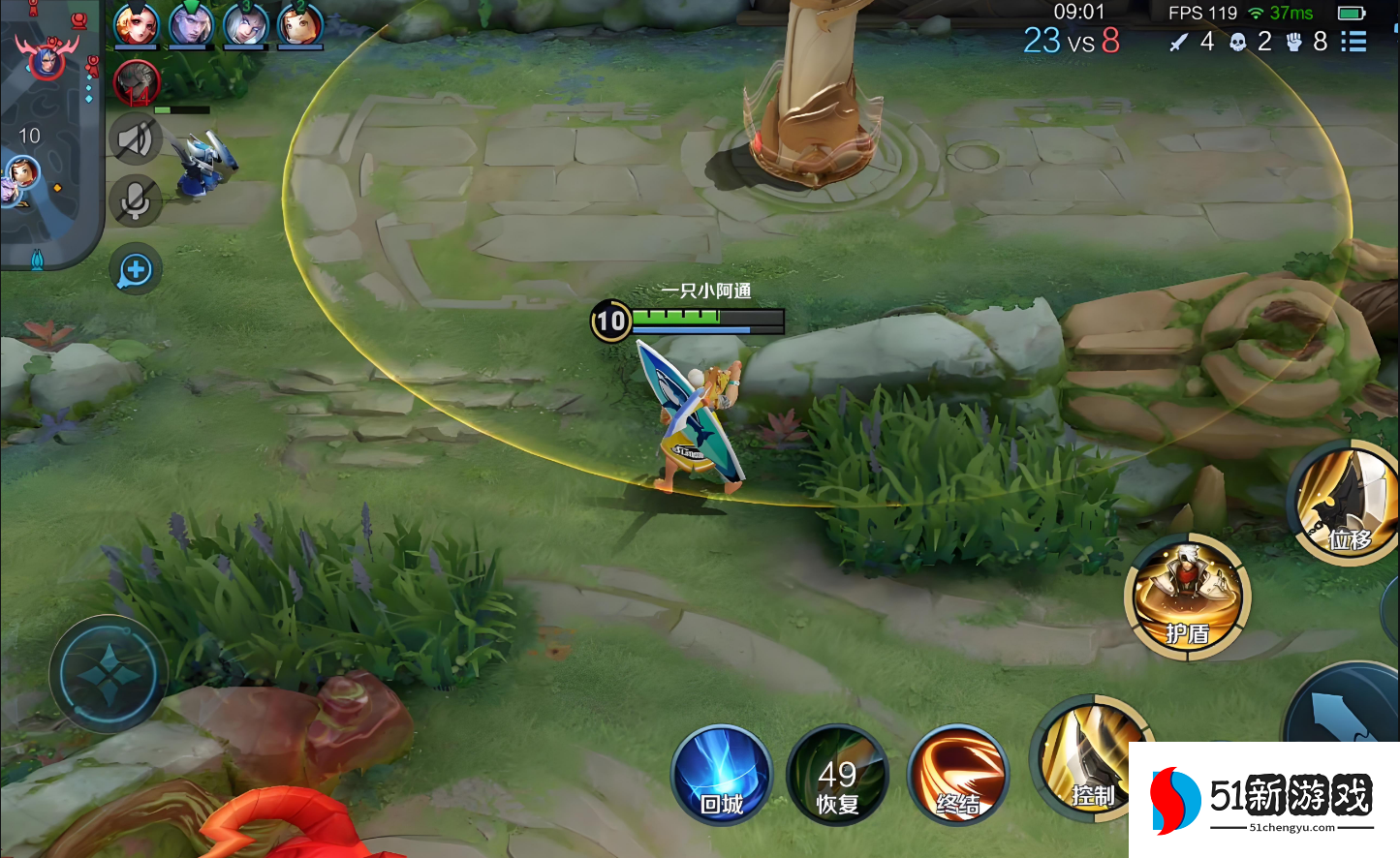Tap the 回城 recall button
This screenshot has width=1400, height=858.
[x=722, y=776]
